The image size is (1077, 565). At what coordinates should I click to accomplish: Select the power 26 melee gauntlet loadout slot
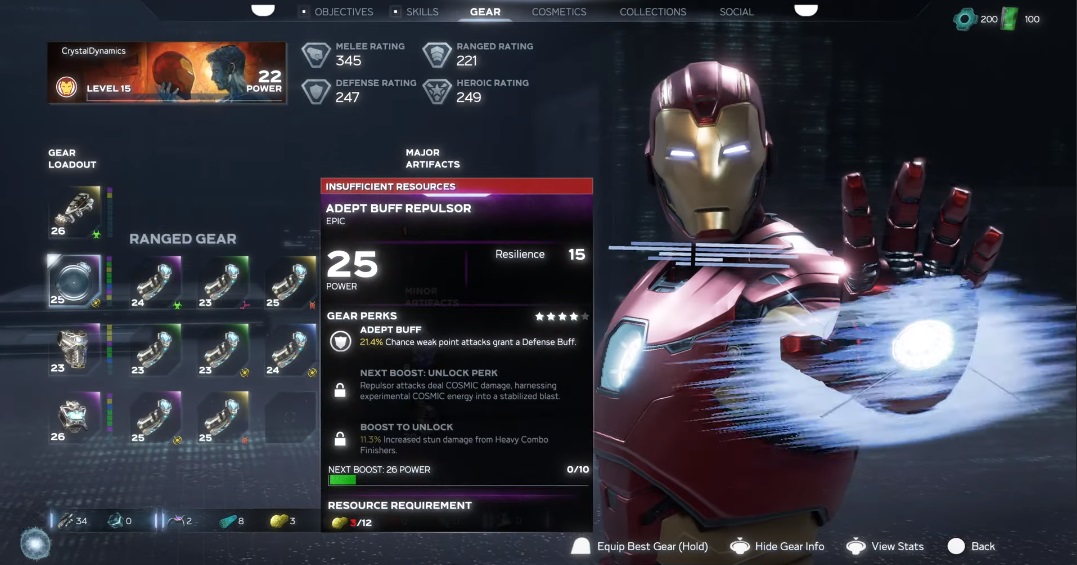coord(74,212)
